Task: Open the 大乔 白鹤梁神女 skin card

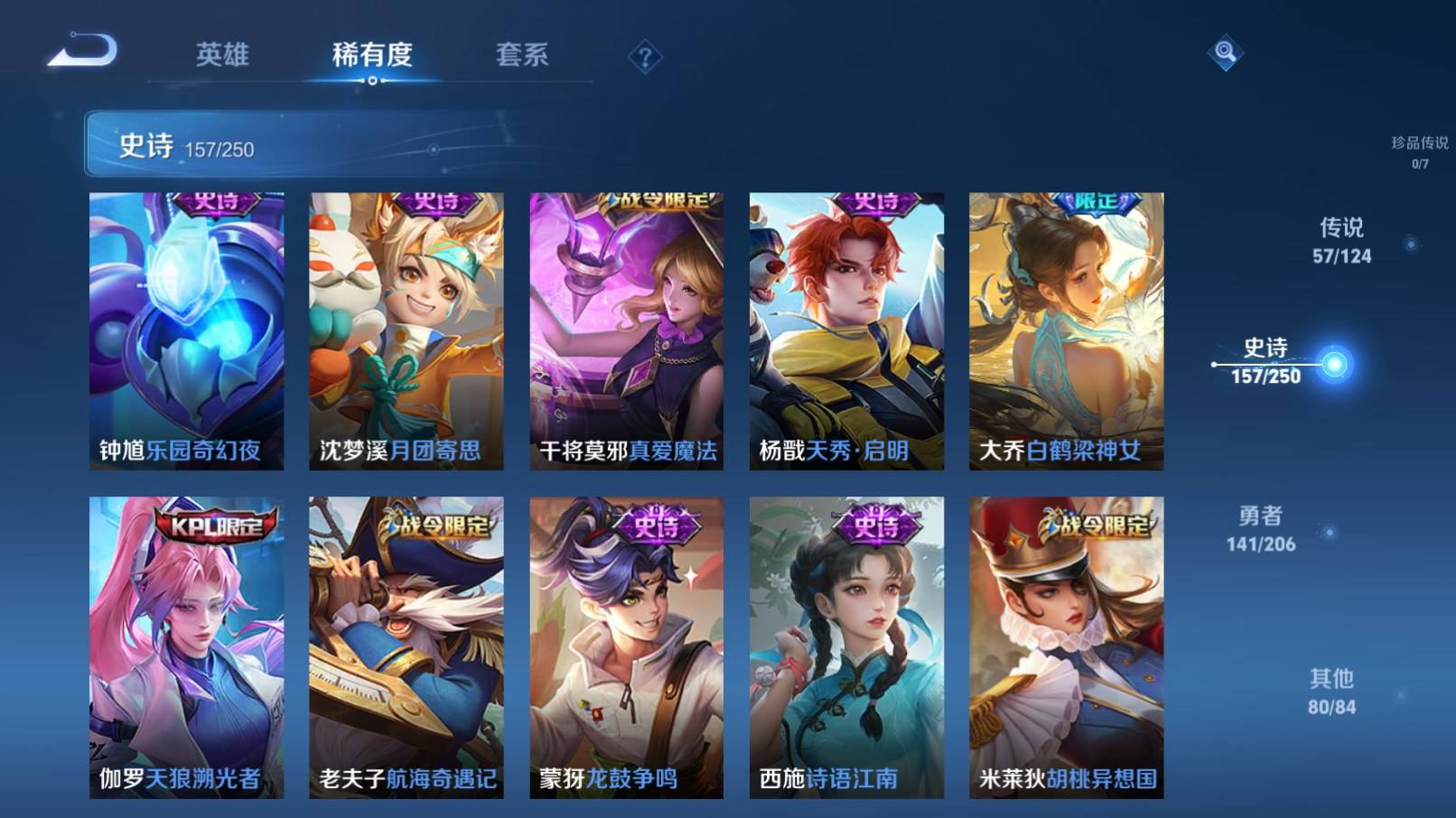Action: click(x=1067, y=330)
